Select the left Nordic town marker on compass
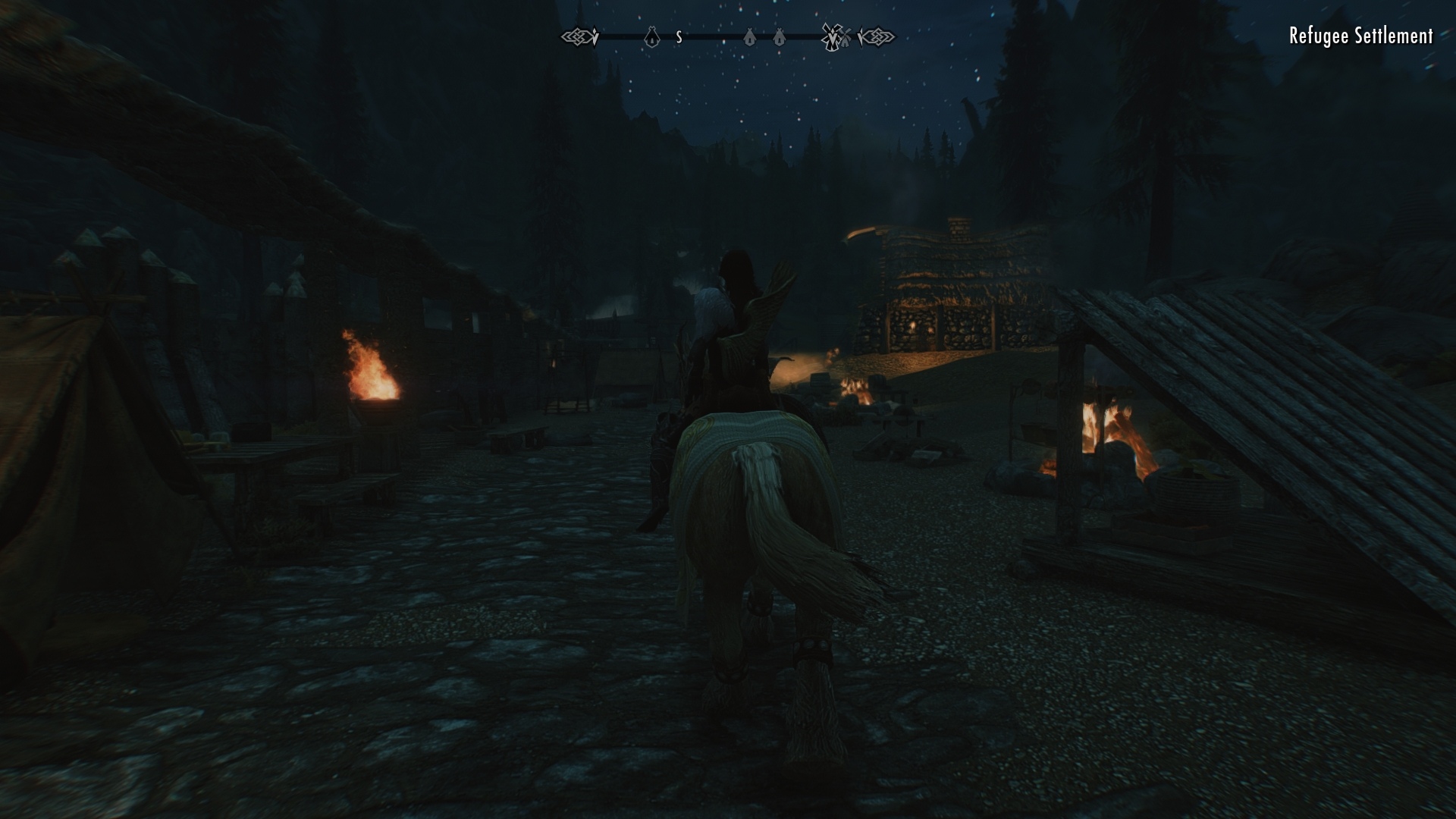This screenshot has height=819, width=1456. [578, 35]
